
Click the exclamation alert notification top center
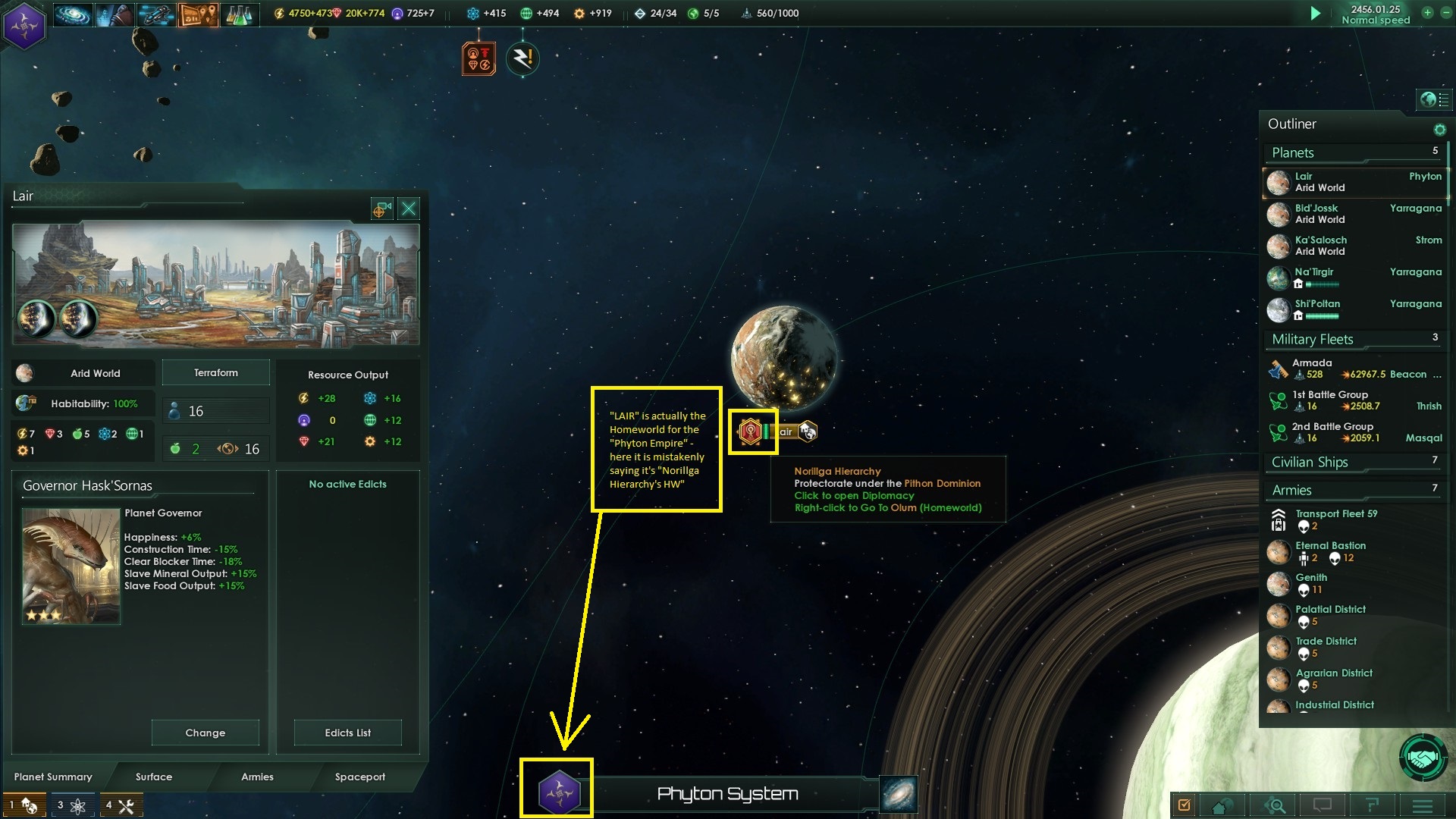click(x=523, y=58)
